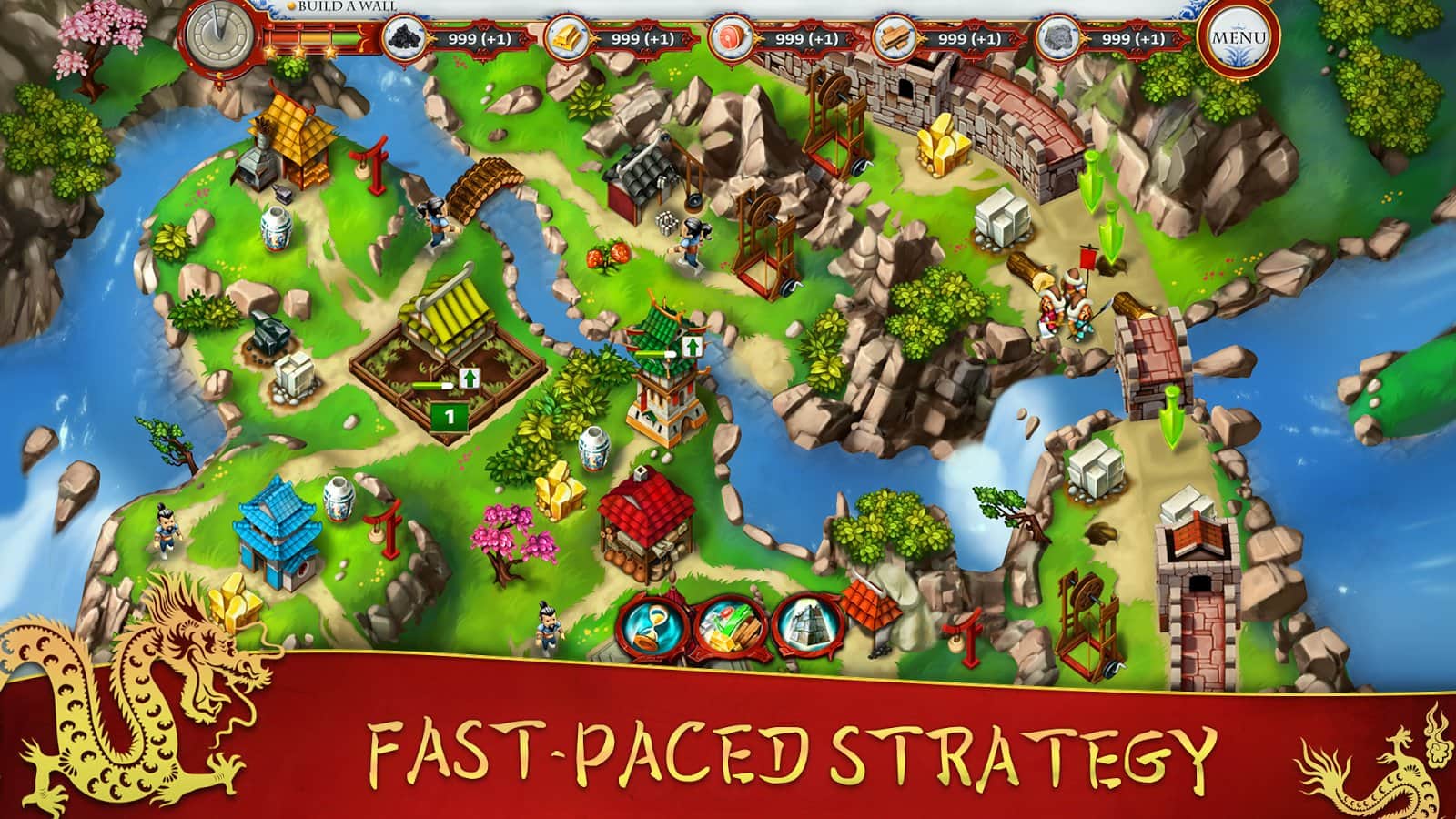Viewport: 1456px width, 819px height.
Task: Click the stone resource icon
Action: tap(1056, 38)
